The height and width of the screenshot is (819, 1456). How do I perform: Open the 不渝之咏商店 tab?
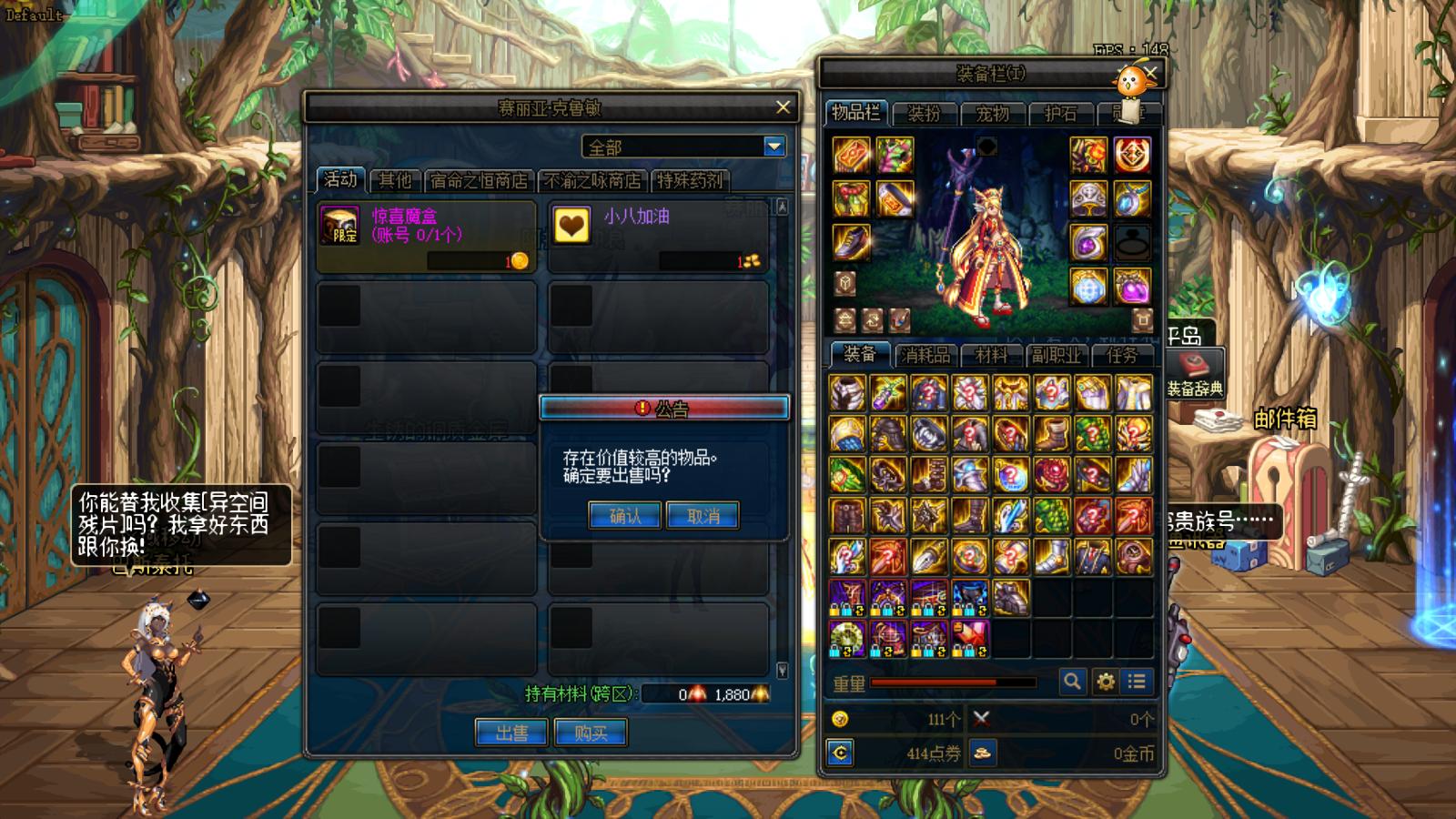click(x=592, y=180)
